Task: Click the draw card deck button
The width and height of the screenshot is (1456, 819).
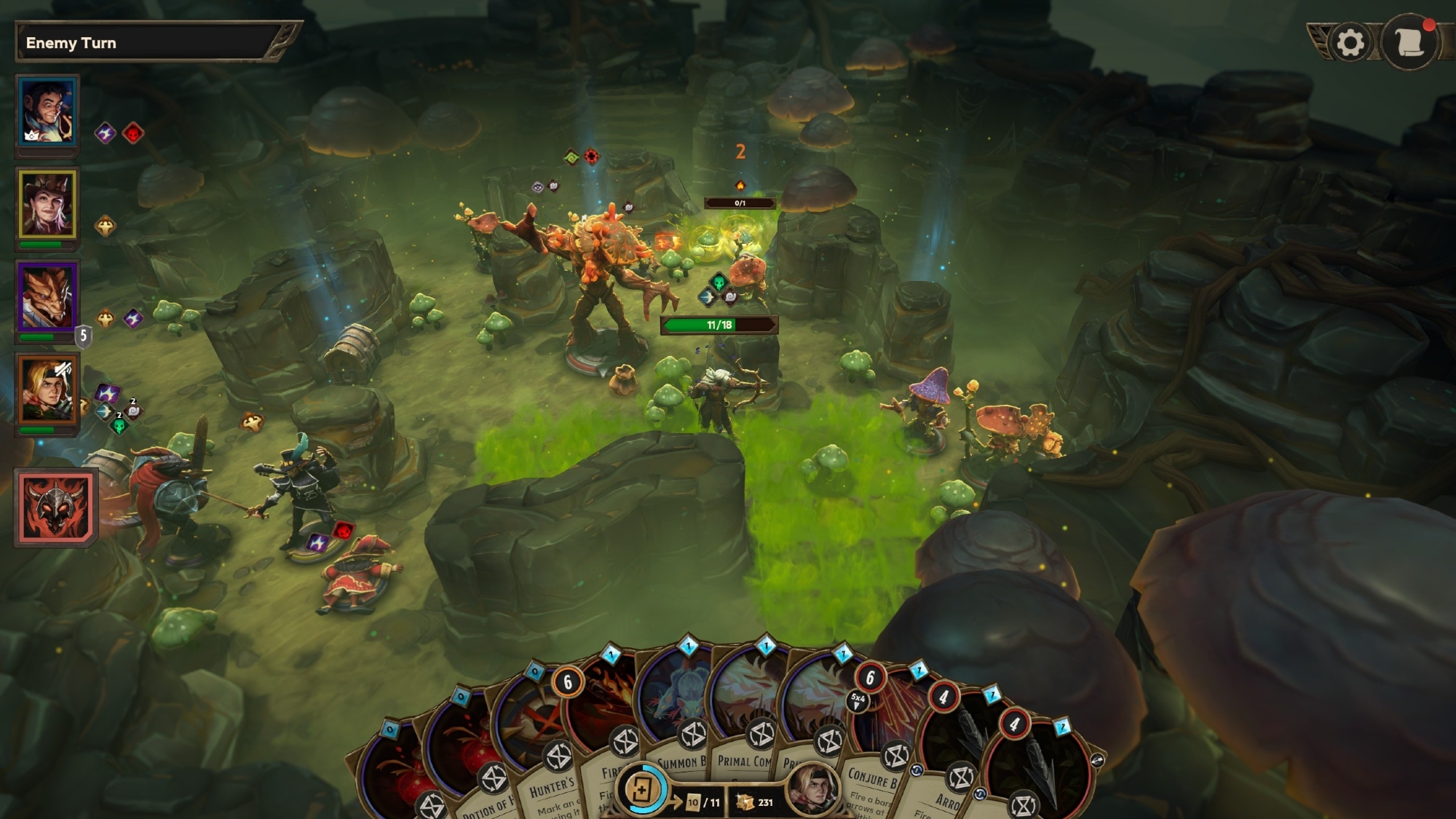Action: pyautogui.click(x=643, y=790)
